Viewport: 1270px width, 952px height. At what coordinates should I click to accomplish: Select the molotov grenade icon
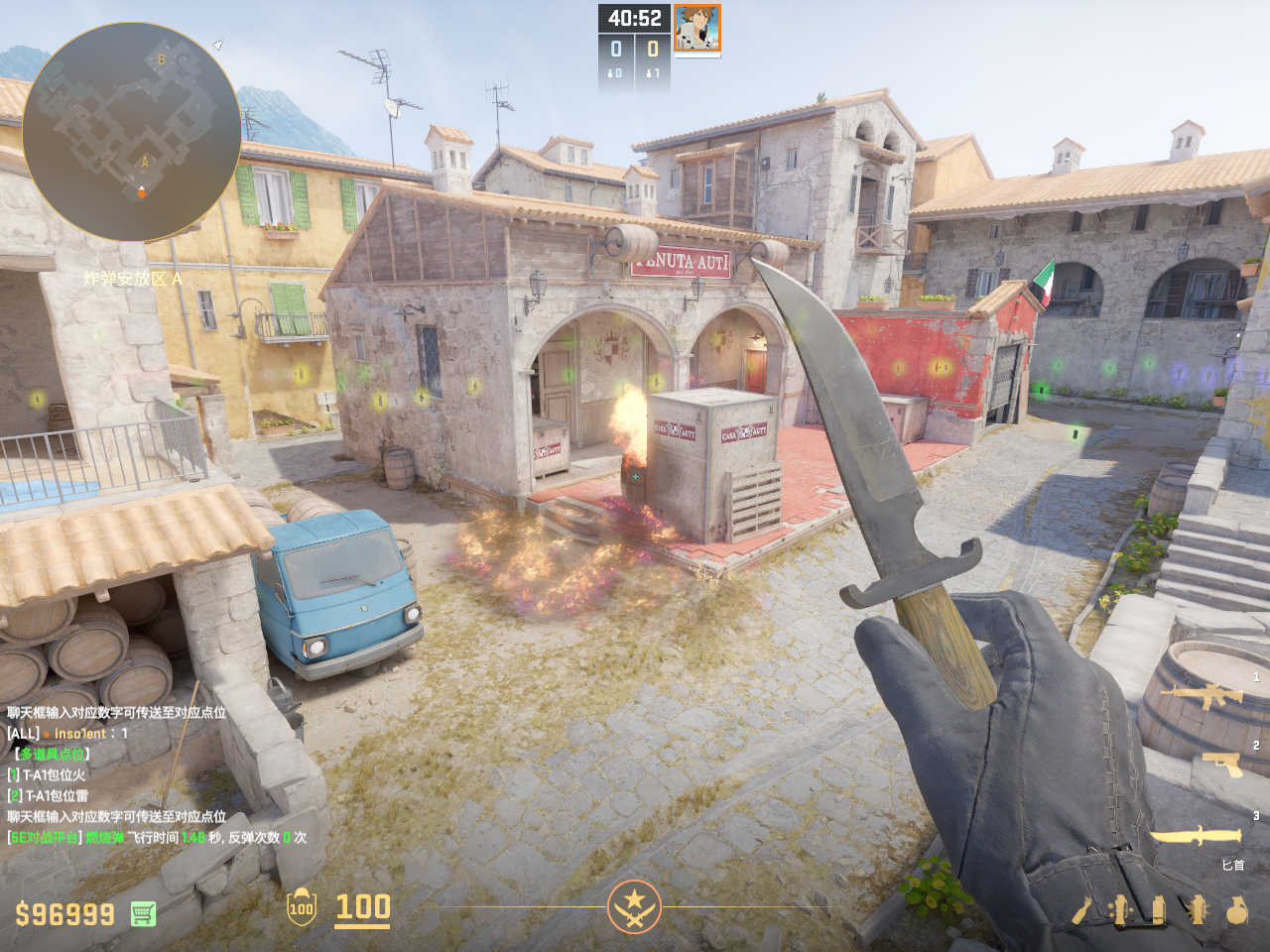coord(1082,910)
